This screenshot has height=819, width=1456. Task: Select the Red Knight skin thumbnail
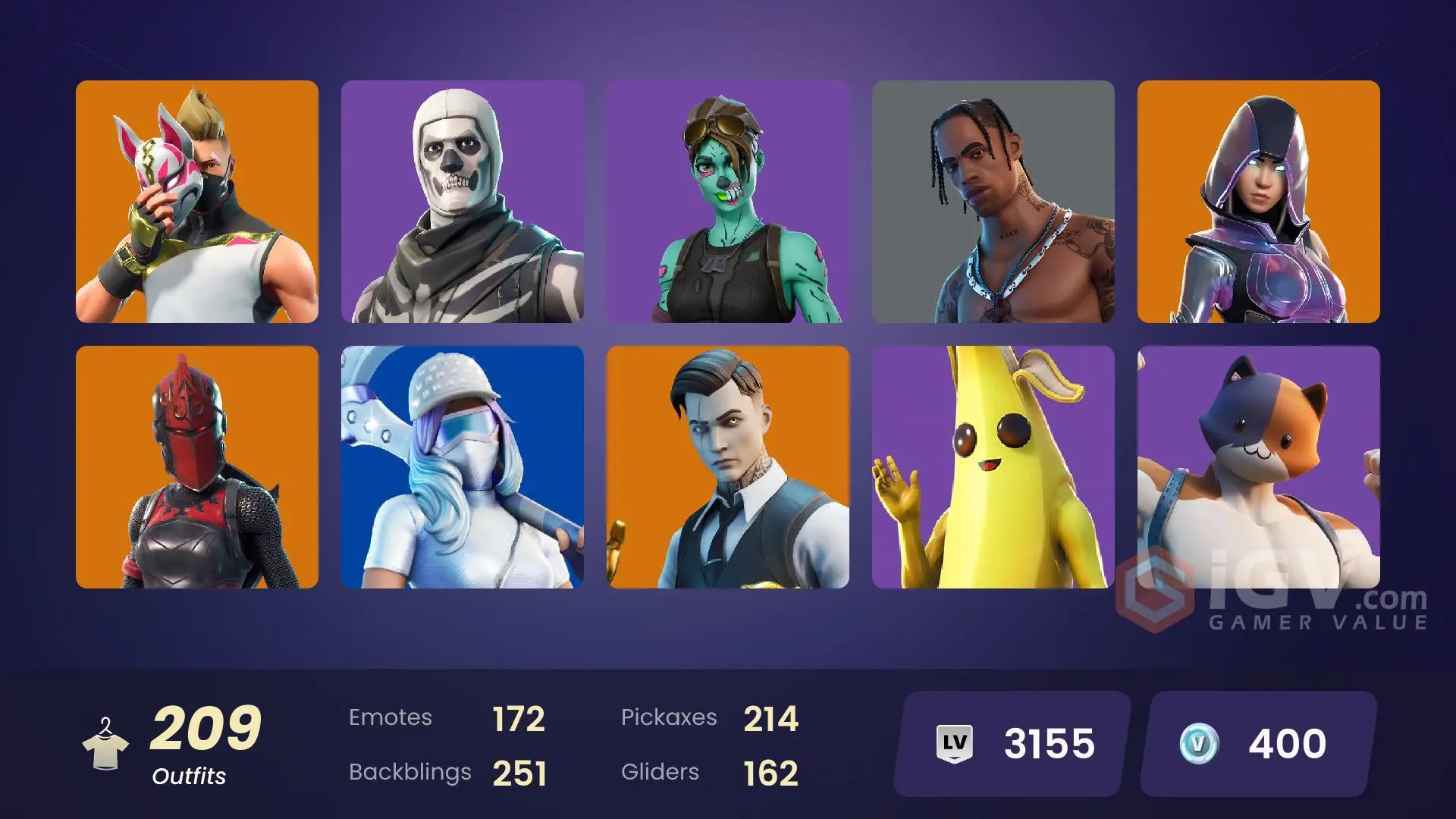tap(196, 466)
